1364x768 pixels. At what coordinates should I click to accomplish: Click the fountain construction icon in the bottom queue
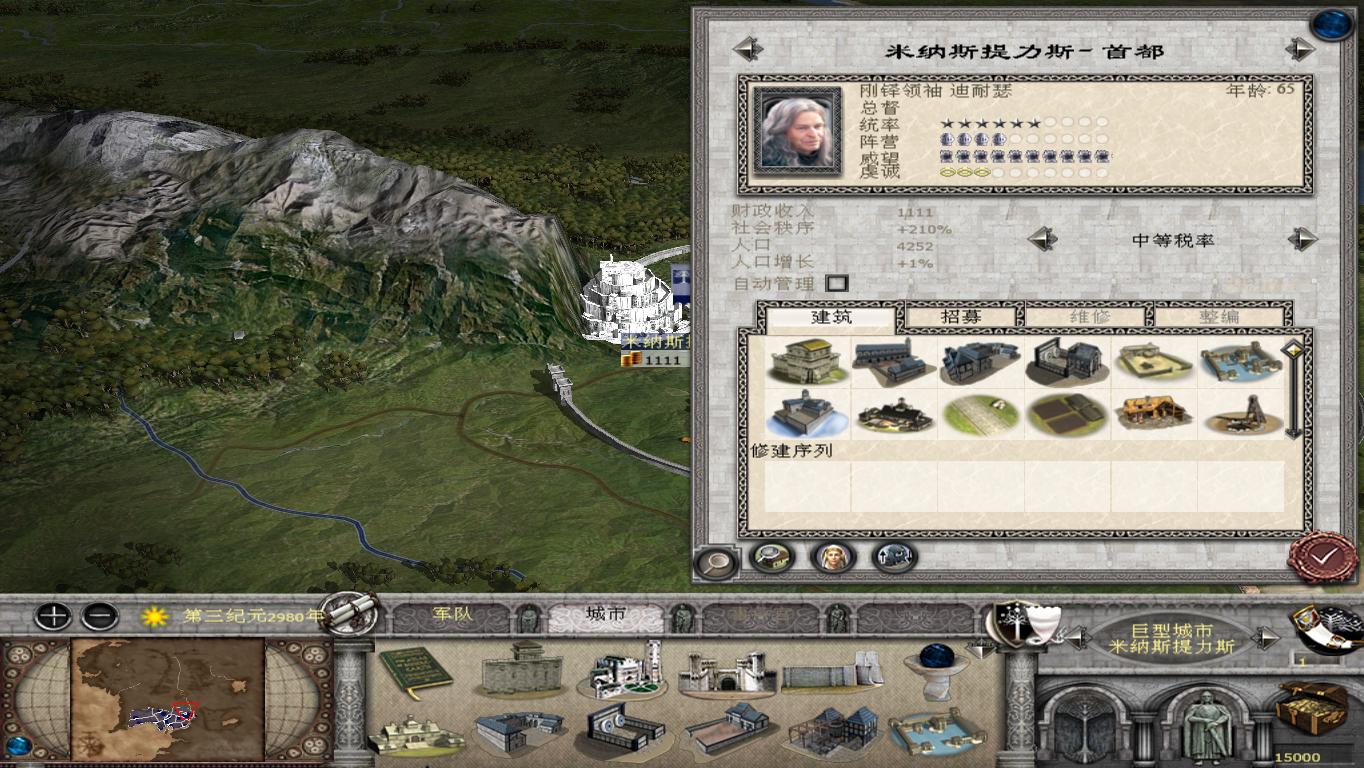936,672
